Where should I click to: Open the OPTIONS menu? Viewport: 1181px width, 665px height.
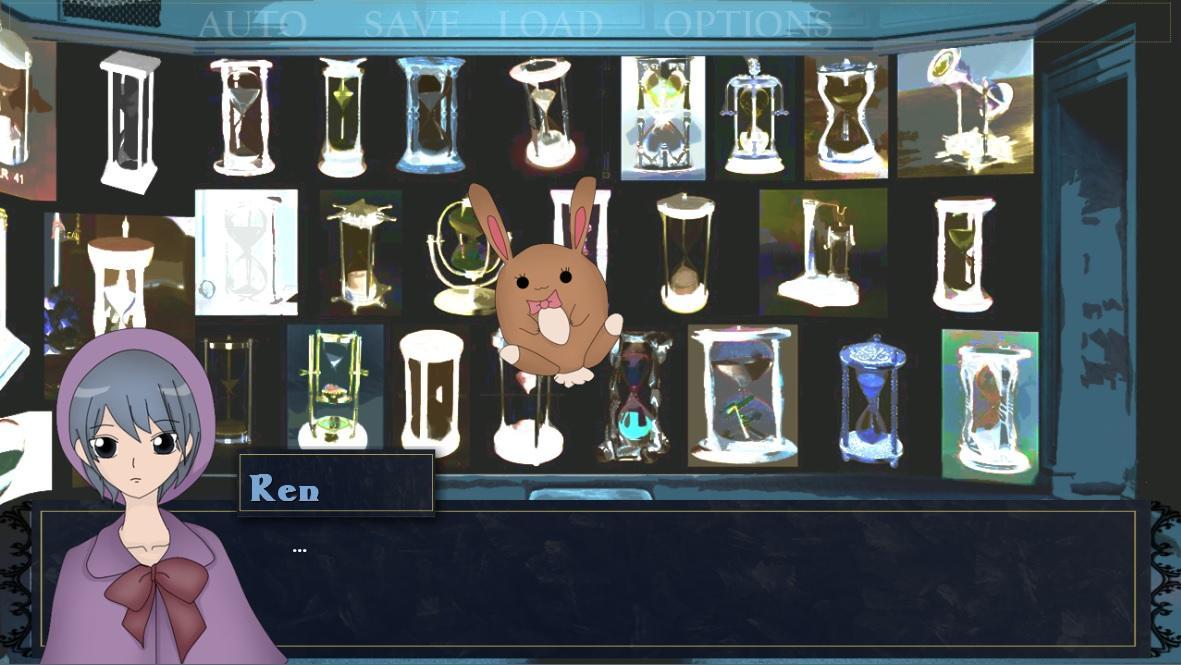point(747,24)
